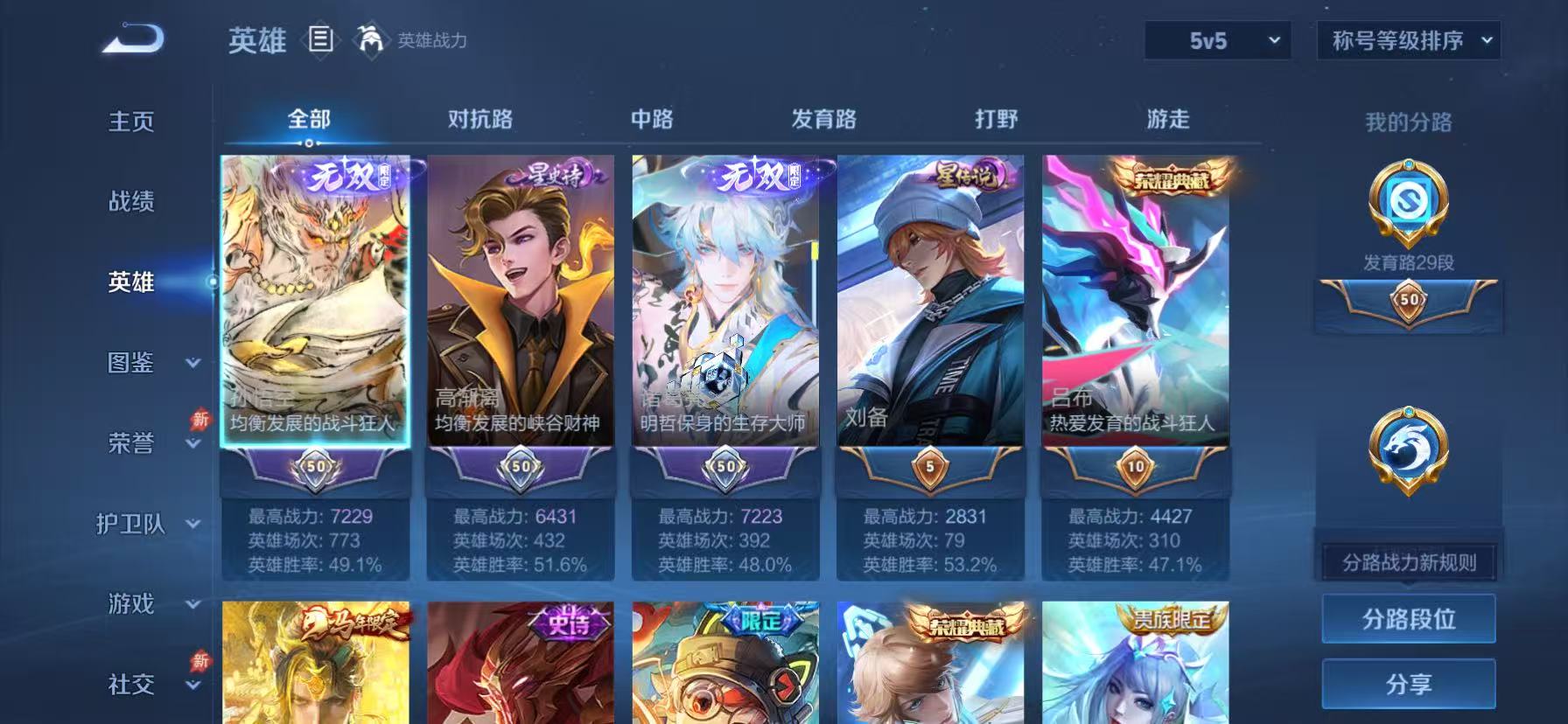This screenshot has height=724, width=1568.
Task: Click the 50 level crest under 孙悟空 card
Action: (315, 470)
